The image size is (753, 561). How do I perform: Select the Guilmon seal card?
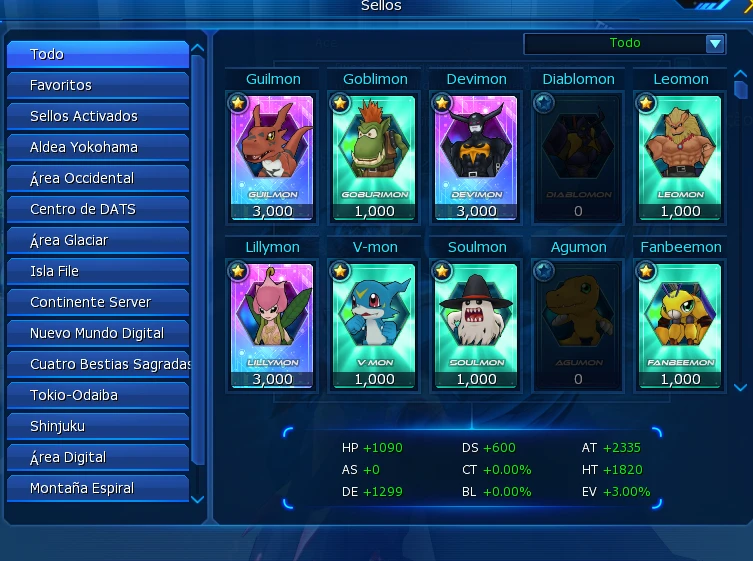coord(272,156)
